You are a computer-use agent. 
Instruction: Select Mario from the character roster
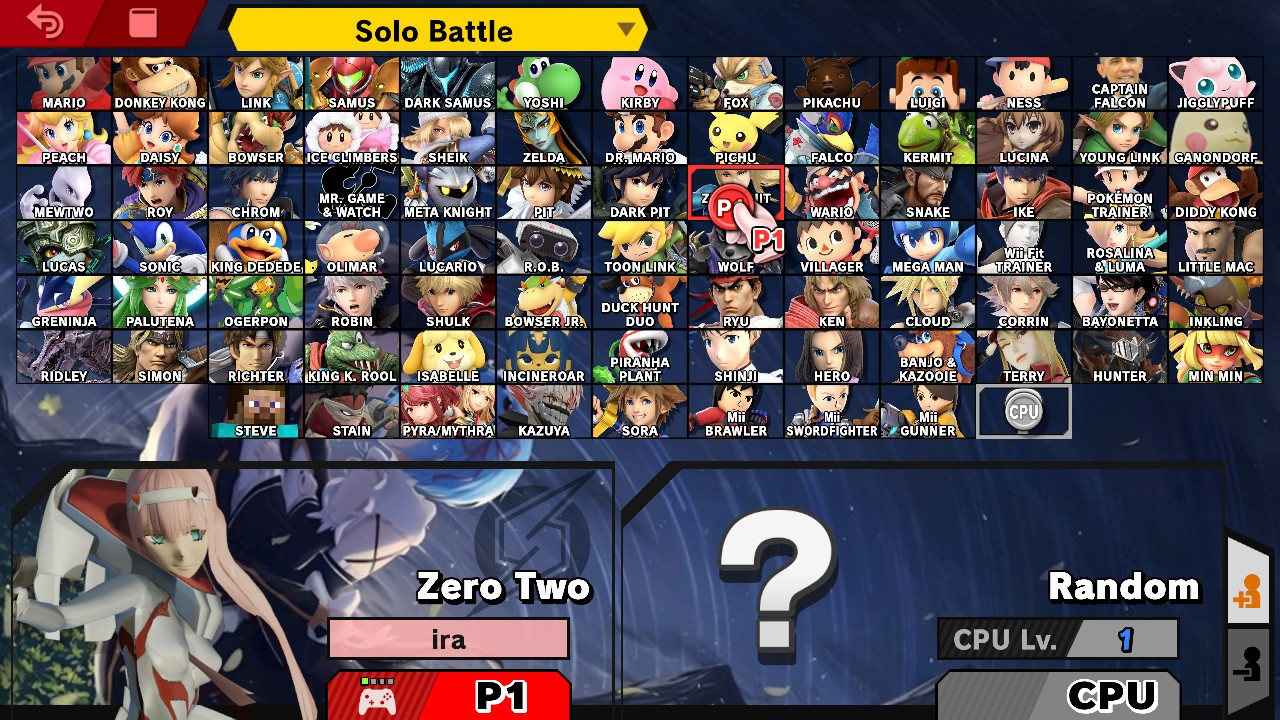(x=63, y=83)
